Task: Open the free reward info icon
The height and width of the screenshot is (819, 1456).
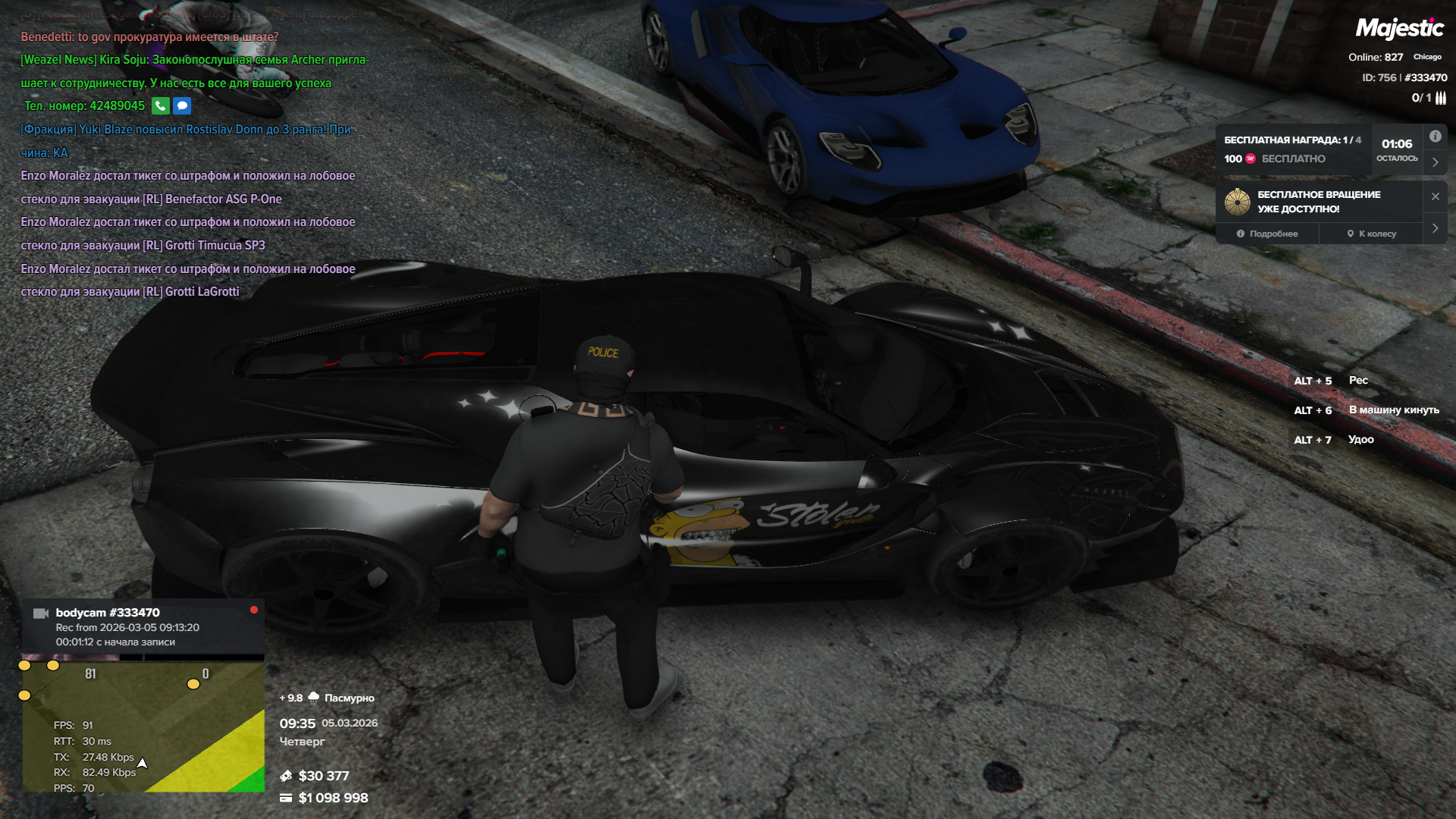Action: pyautogui.click(x=1435, y=136)
